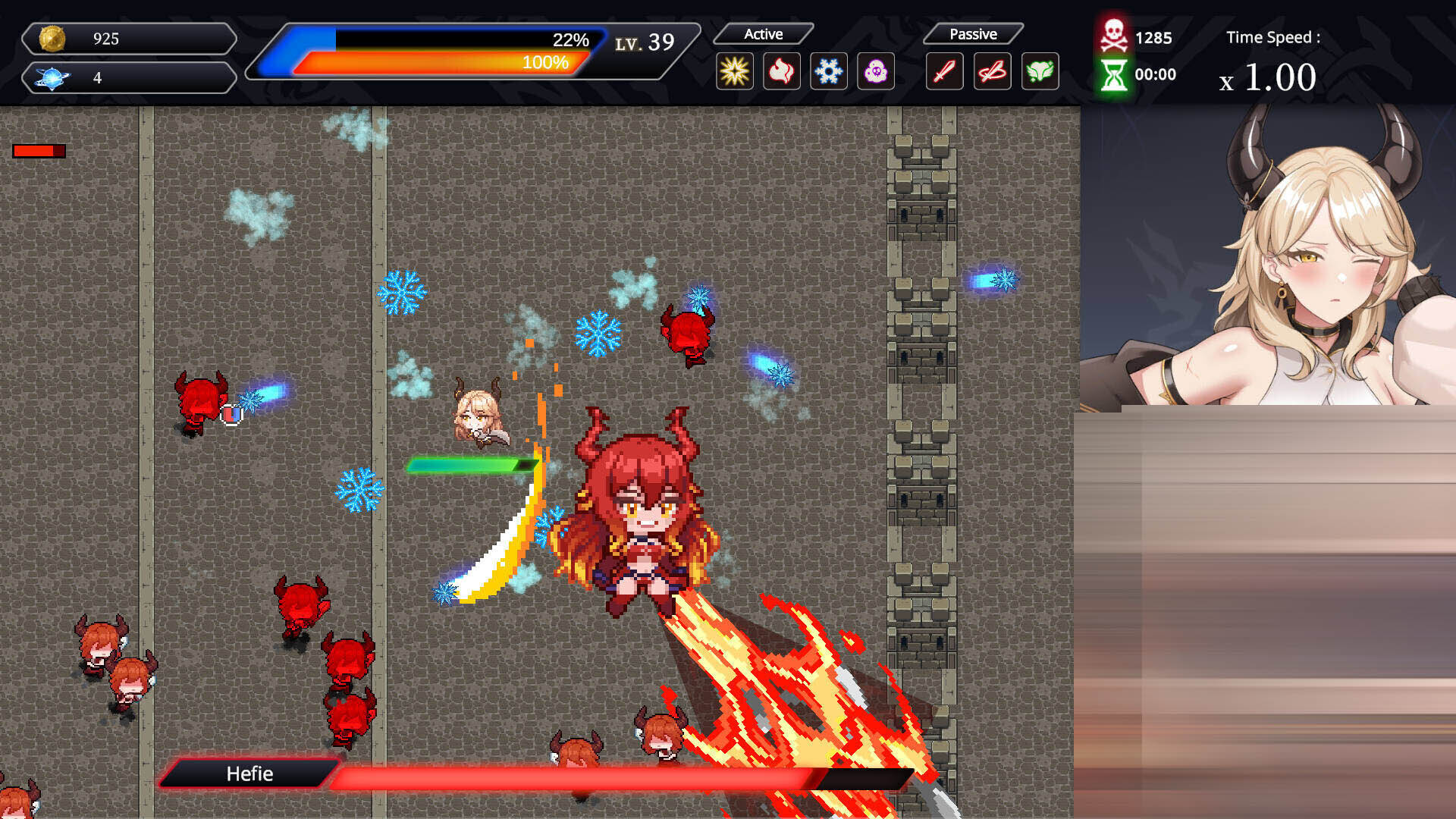Inspect the red sword passive icon
The width and height of the screenshot is (1456, 819).
pyautogui.click(x=944, y=72)
